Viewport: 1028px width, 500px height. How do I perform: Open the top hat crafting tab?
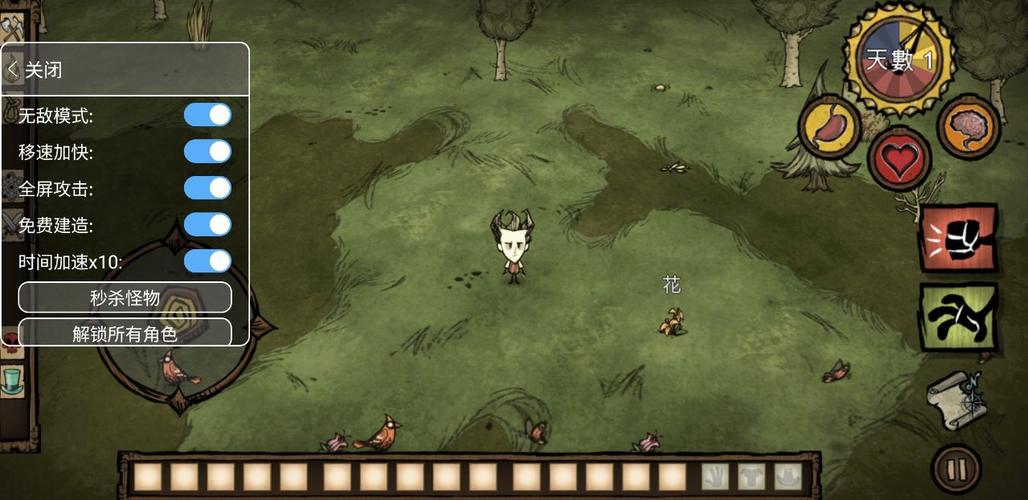pyautogui.click(x=12, y=381)
